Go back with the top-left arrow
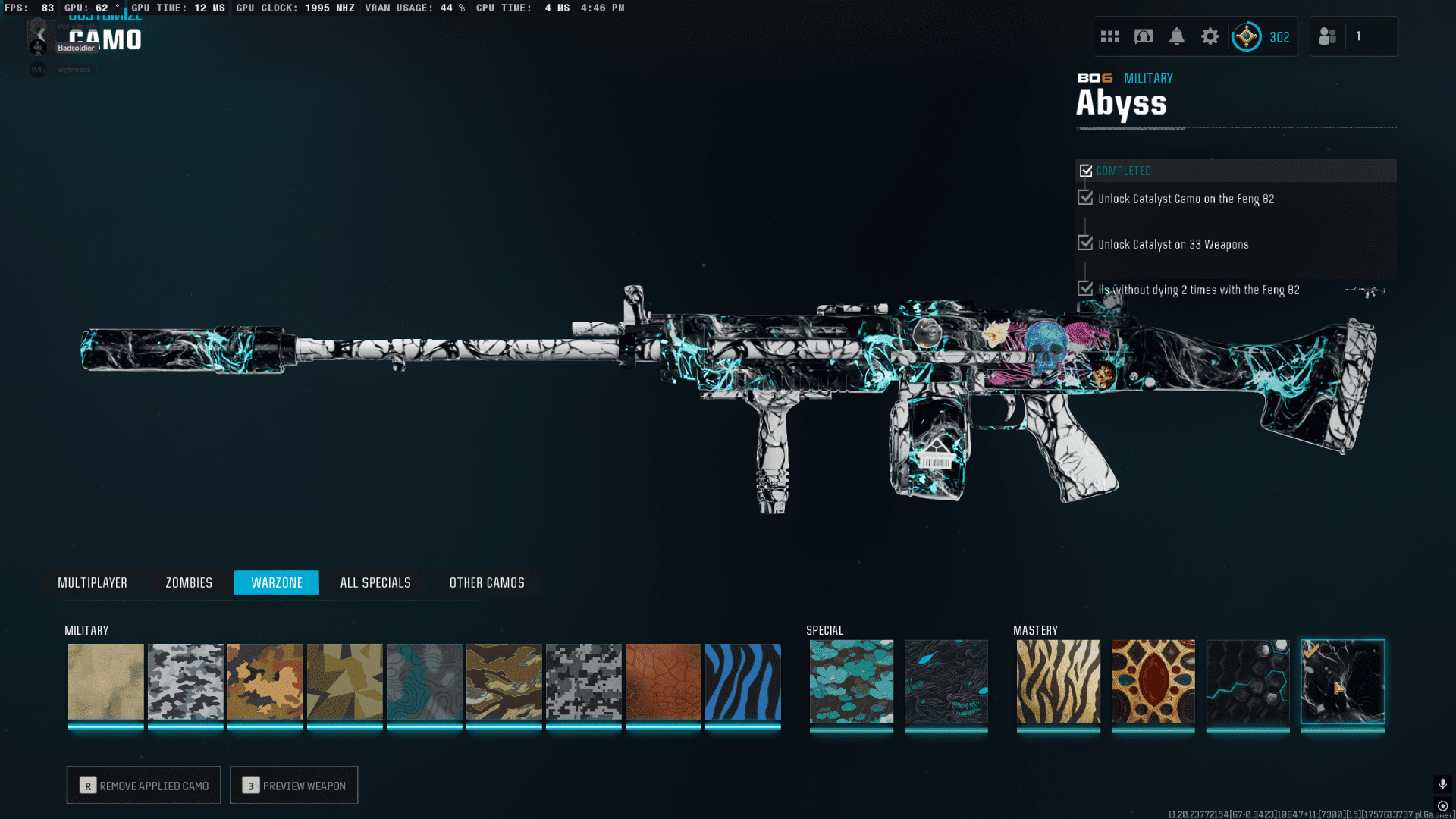The image size is (1456, 819). (40, 35)
